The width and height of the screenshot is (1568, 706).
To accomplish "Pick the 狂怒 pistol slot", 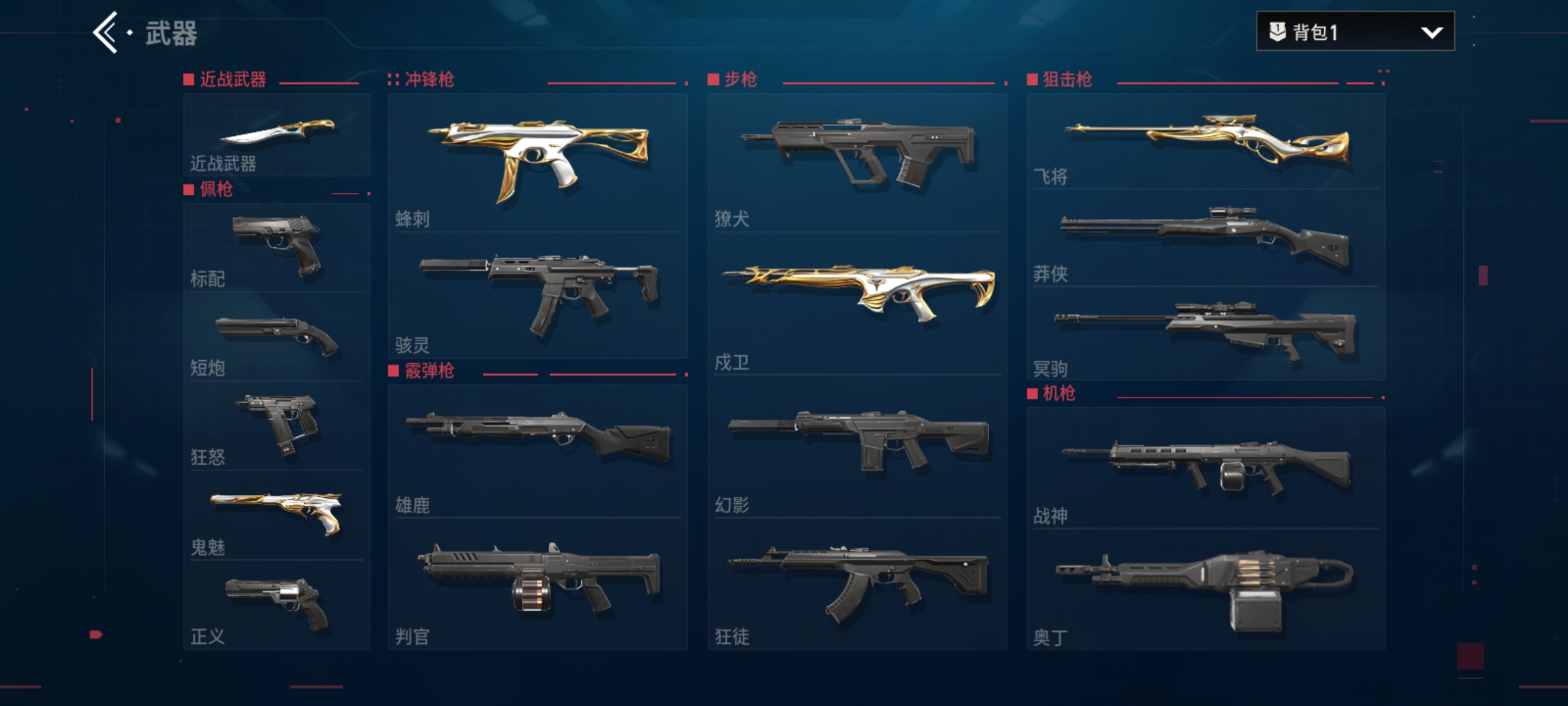I will point(276,425).
